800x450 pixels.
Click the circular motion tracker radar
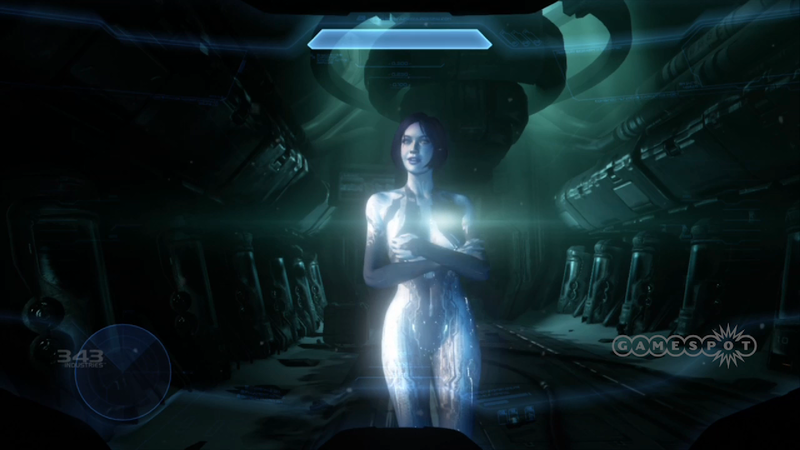(x=124, y=372)
